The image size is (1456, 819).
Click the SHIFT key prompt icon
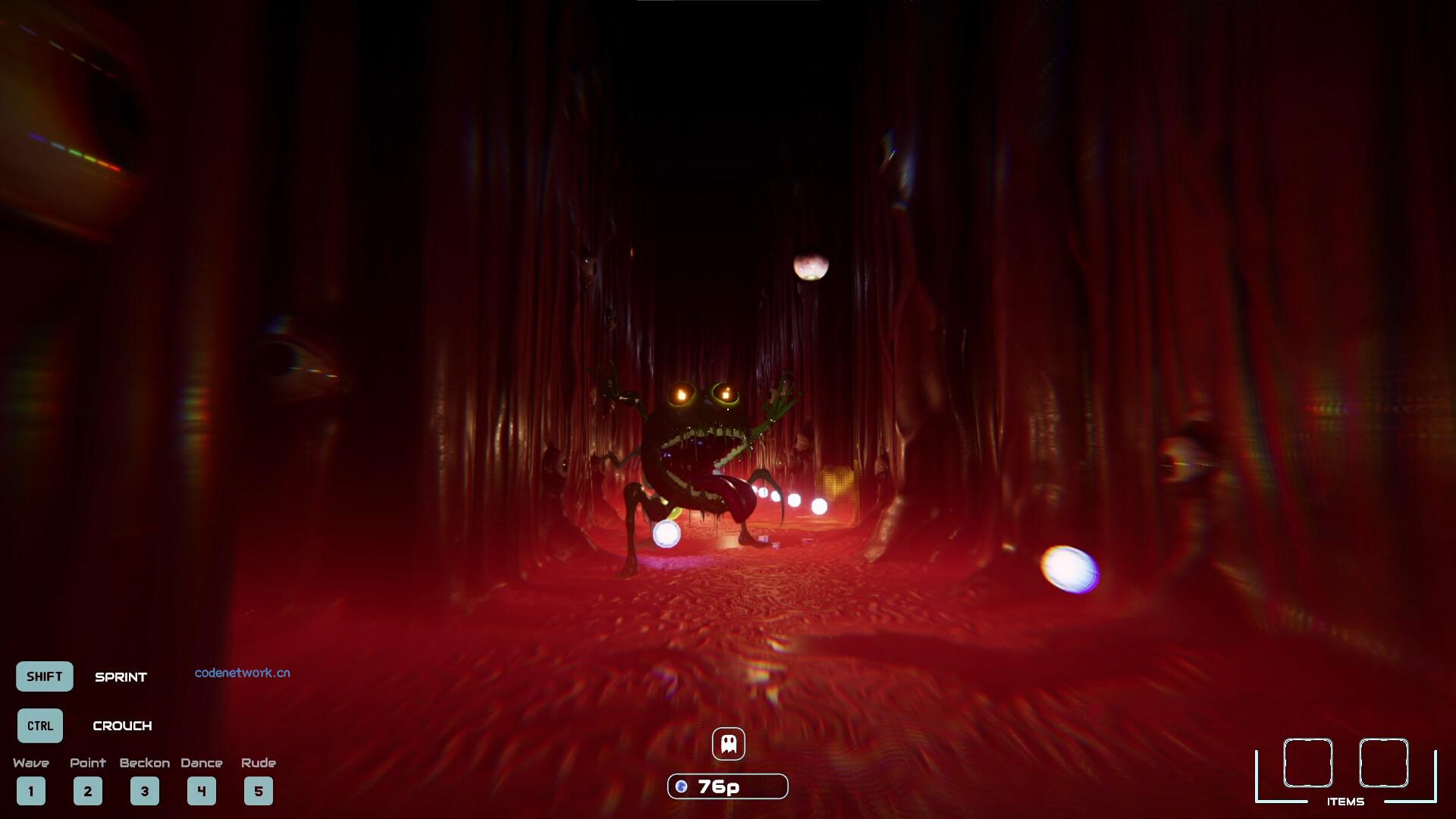(x=44, y=676)
